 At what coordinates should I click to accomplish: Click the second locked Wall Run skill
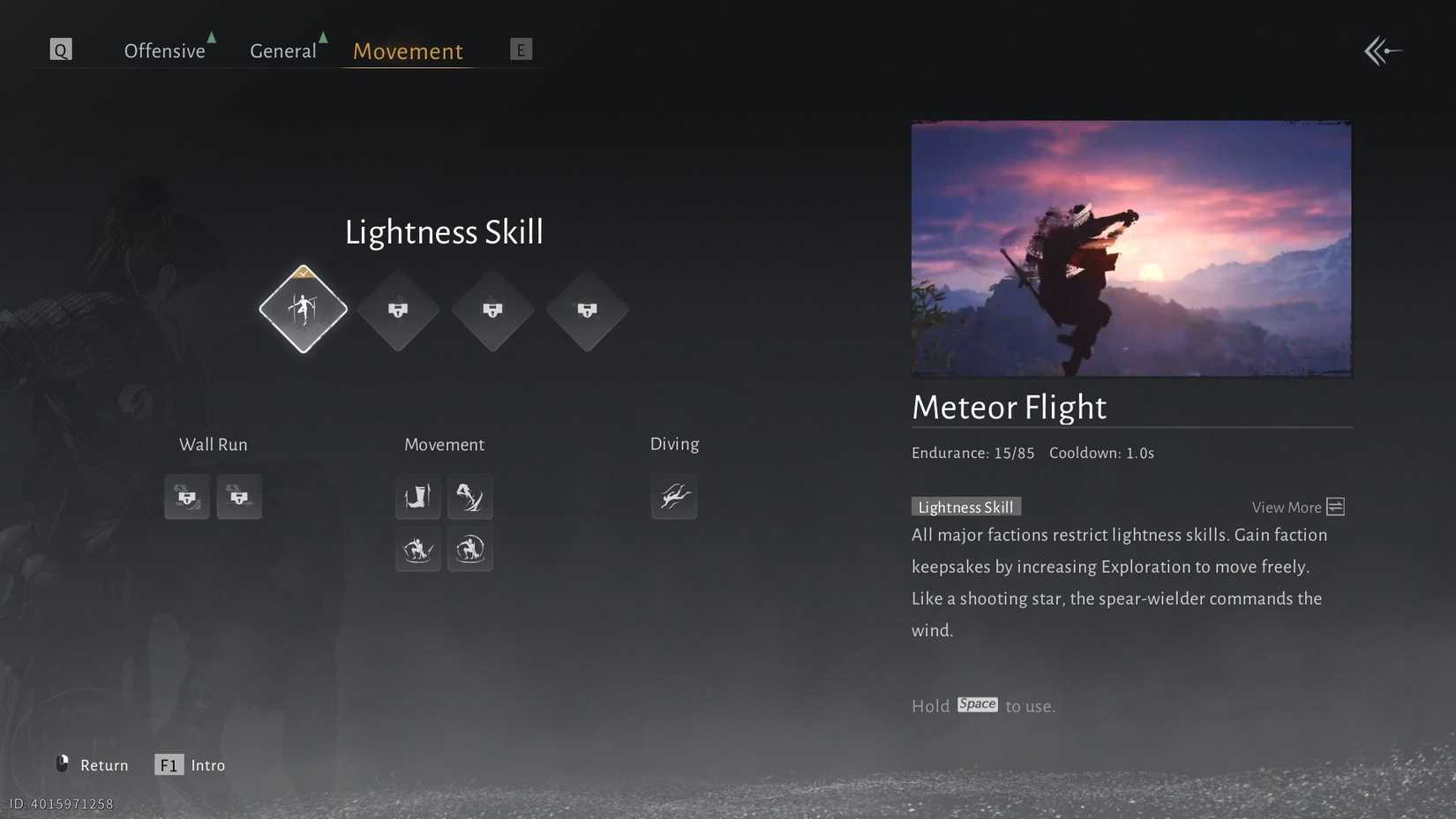[239, 497]
